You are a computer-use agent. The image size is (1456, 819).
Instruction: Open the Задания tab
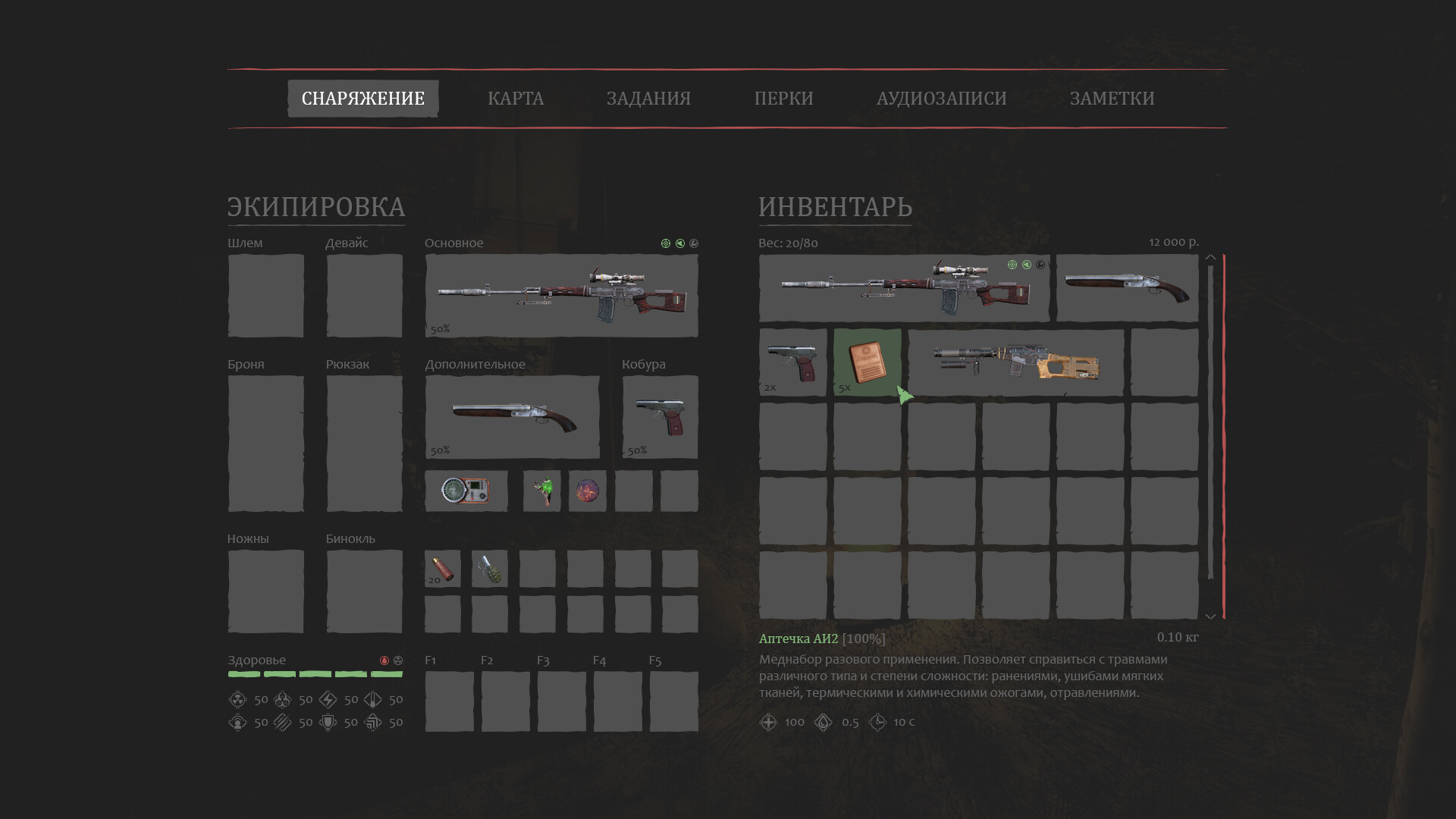(x=648, y=99)
